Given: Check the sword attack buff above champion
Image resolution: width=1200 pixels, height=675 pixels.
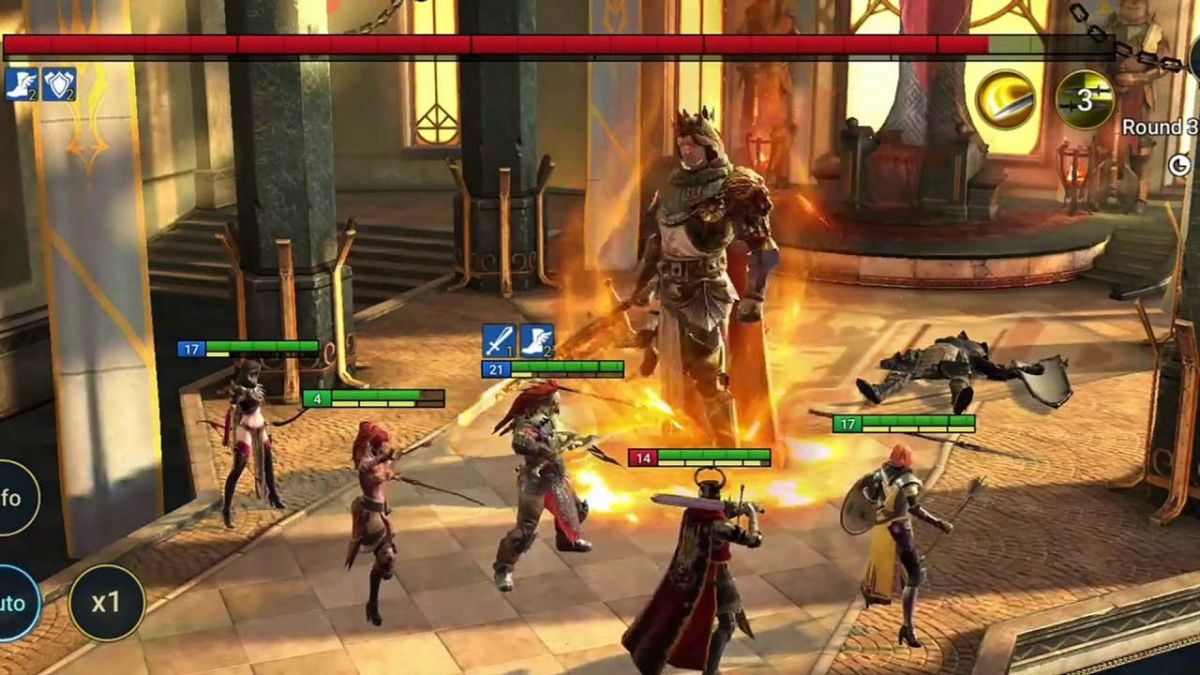Looking at the screenshot, I should pos(499,341).
